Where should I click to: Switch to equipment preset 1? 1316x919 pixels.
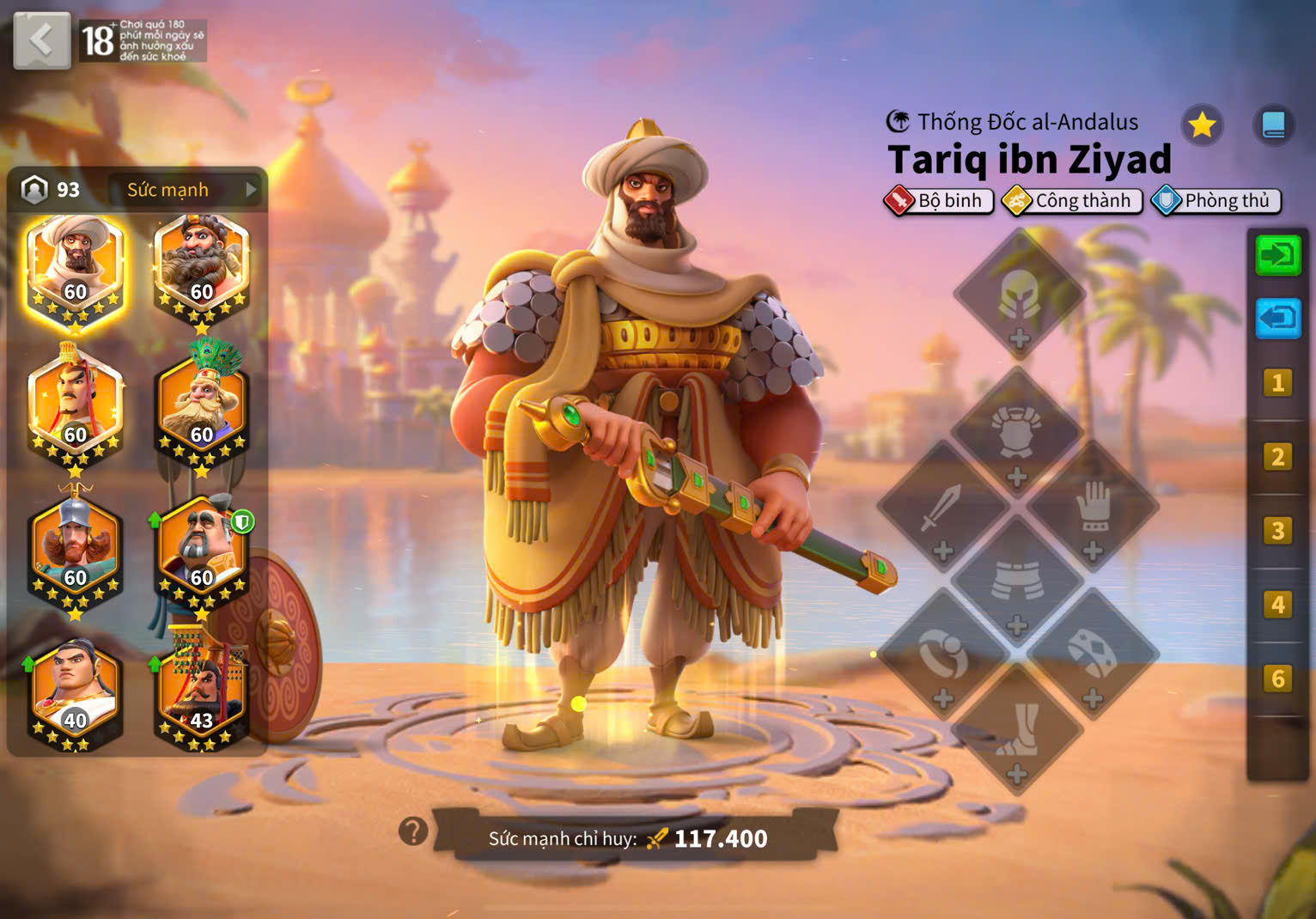point(1277,382)
